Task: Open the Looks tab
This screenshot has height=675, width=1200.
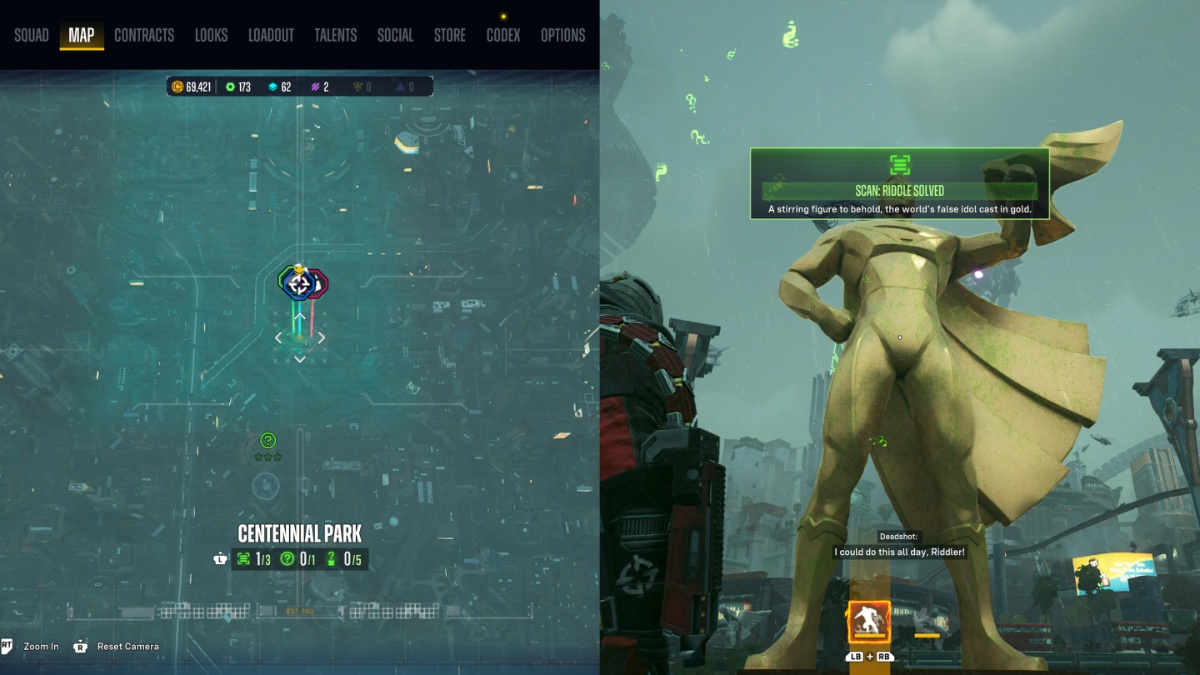Action: (211, 35)
